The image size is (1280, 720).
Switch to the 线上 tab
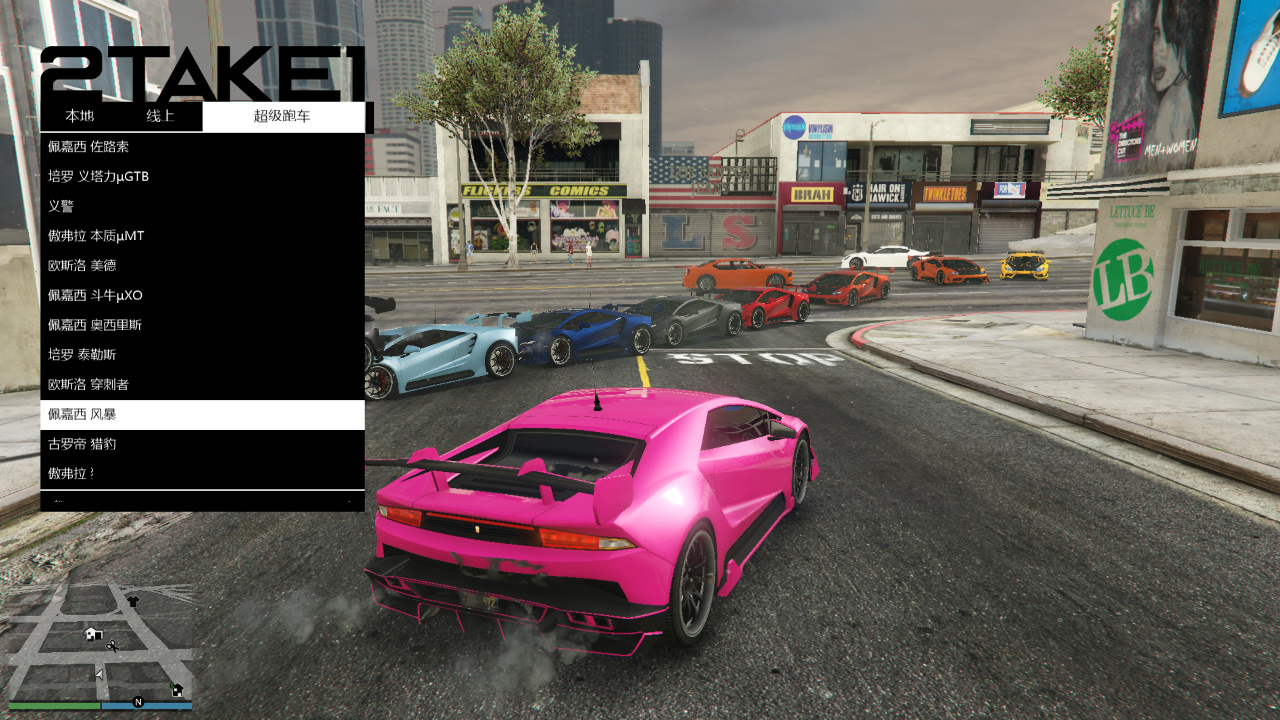click(160, 116)
